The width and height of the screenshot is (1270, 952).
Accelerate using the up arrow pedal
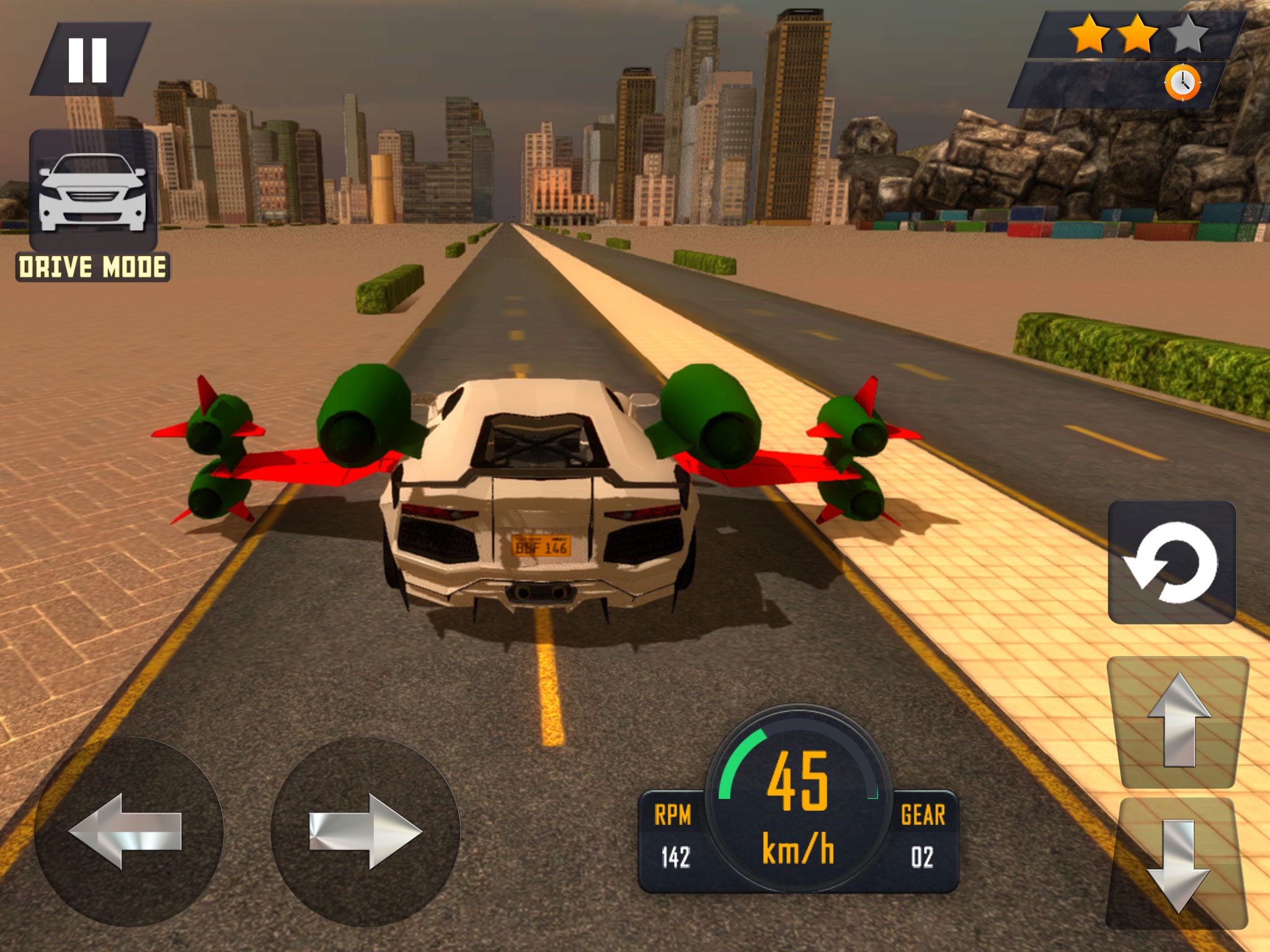click(1178, 721)
